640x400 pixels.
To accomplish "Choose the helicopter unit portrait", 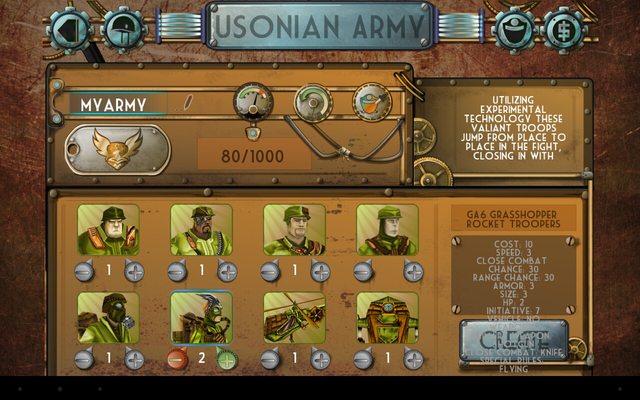I will (x=294, y=318).
